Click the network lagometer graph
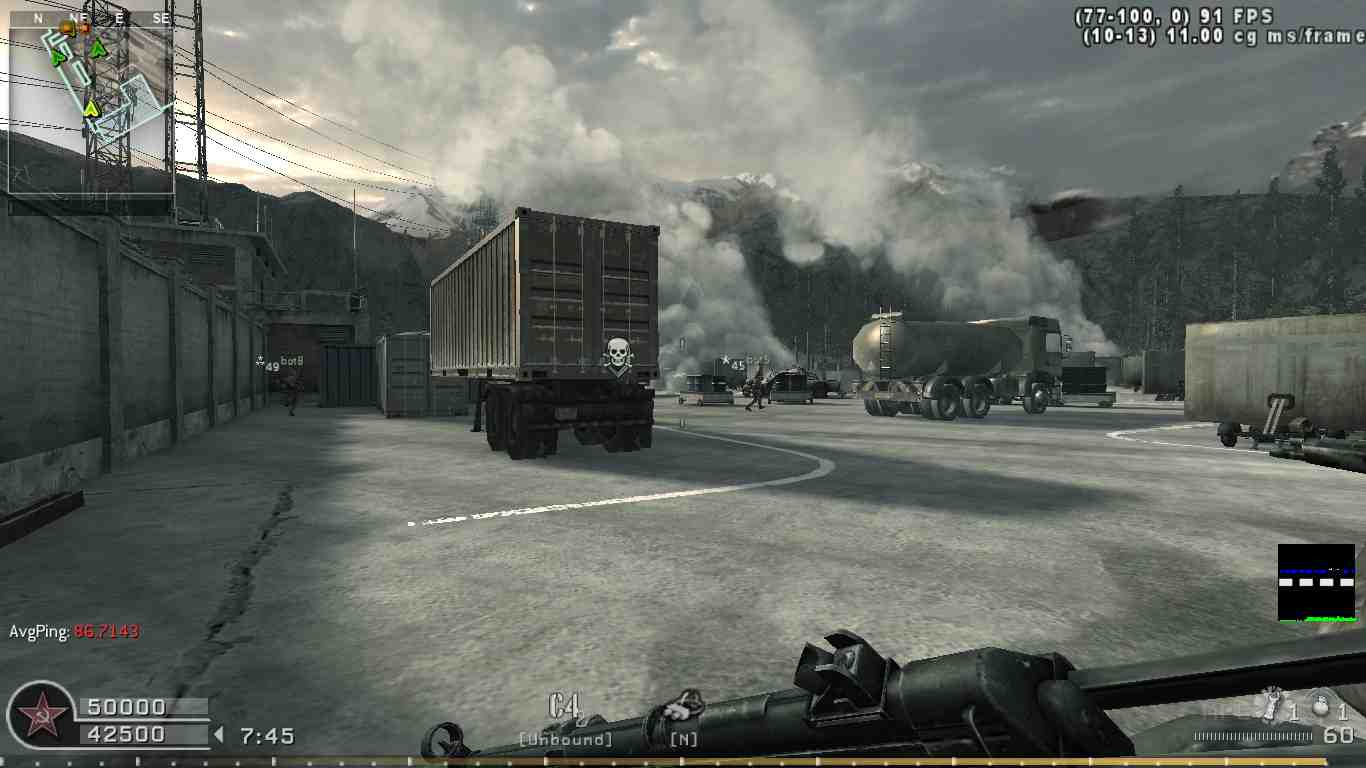Image resolution: width=1366 pixels, height=768 pixels. (x=1316, y=583)
